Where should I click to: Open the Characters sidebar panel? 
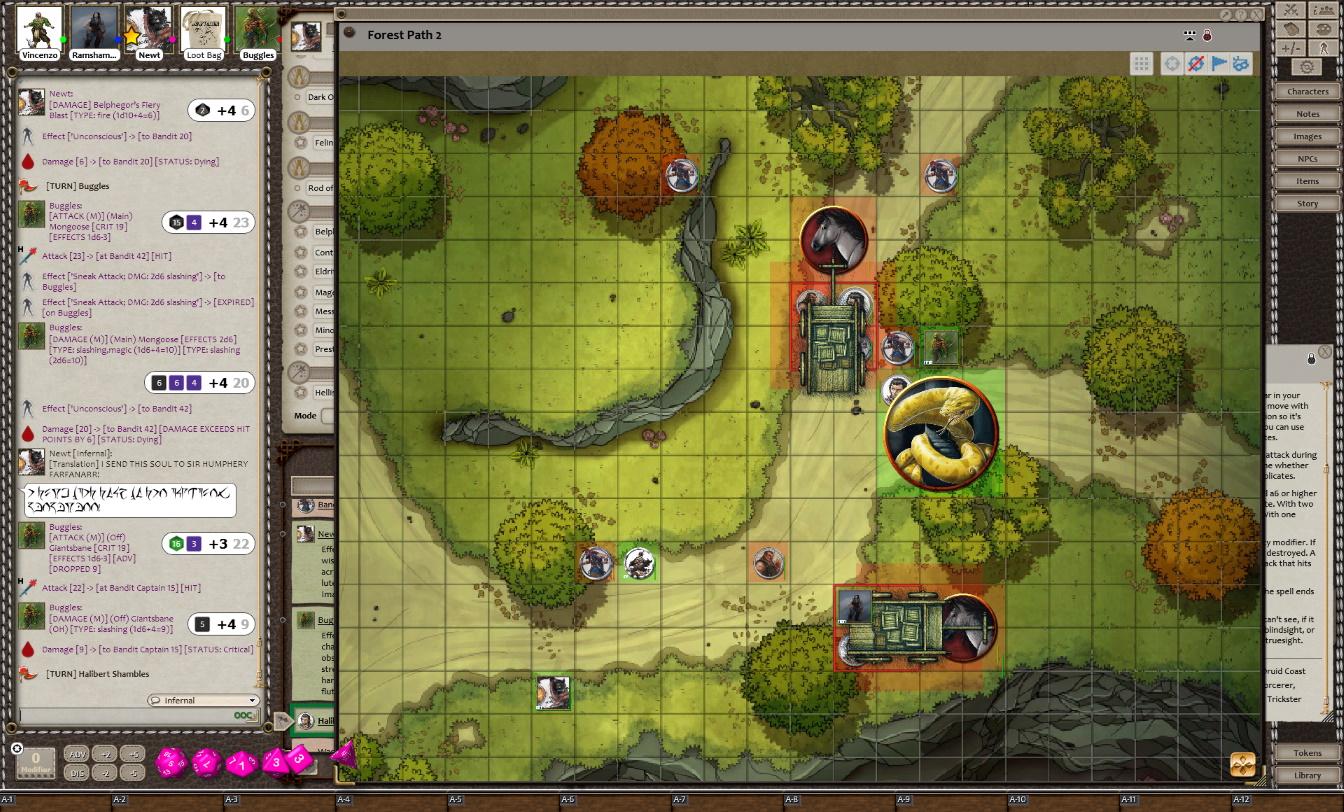coord(1307,91)
